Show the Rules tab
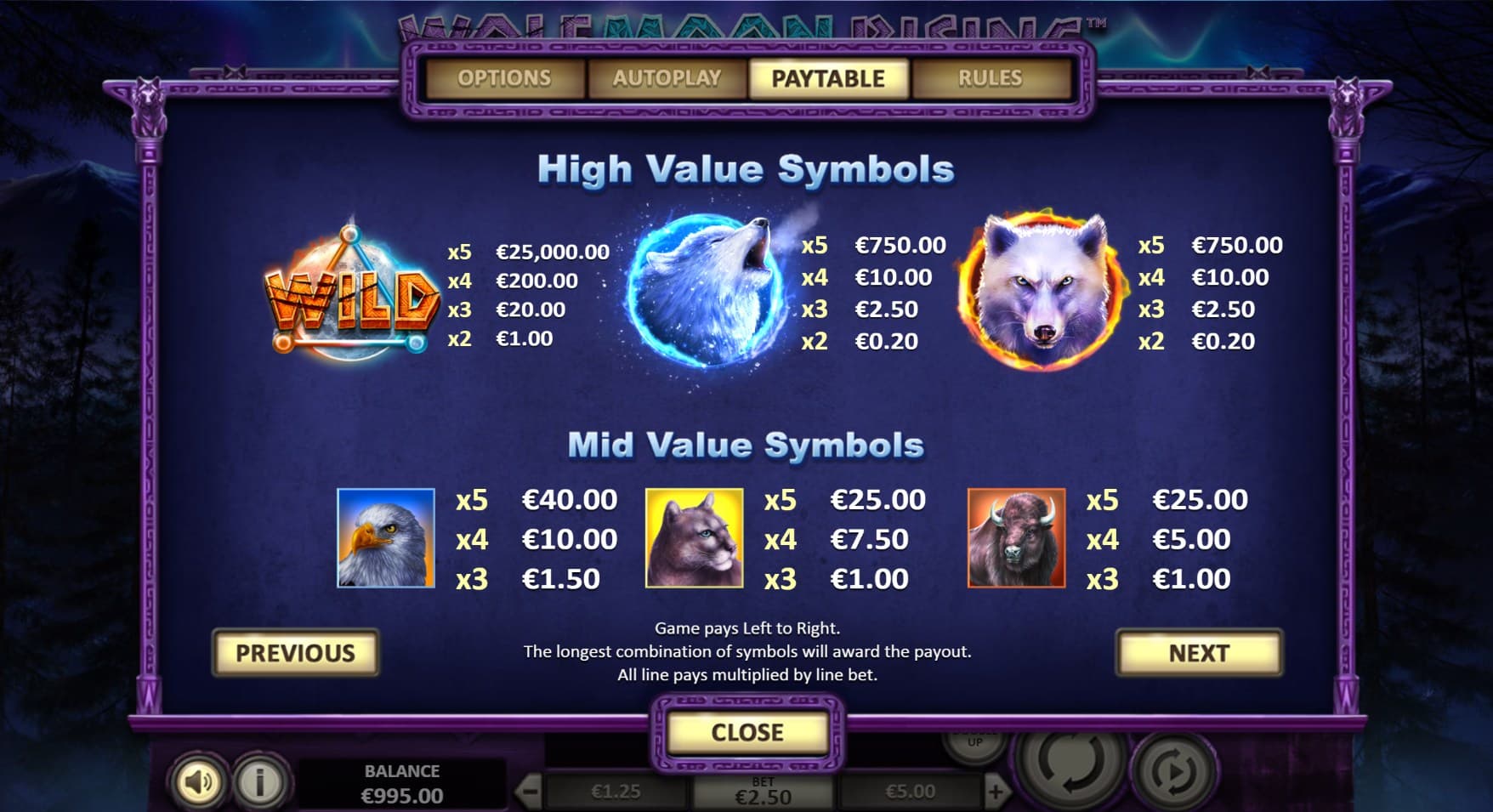Screen dimensions: 1493x812 990,78
